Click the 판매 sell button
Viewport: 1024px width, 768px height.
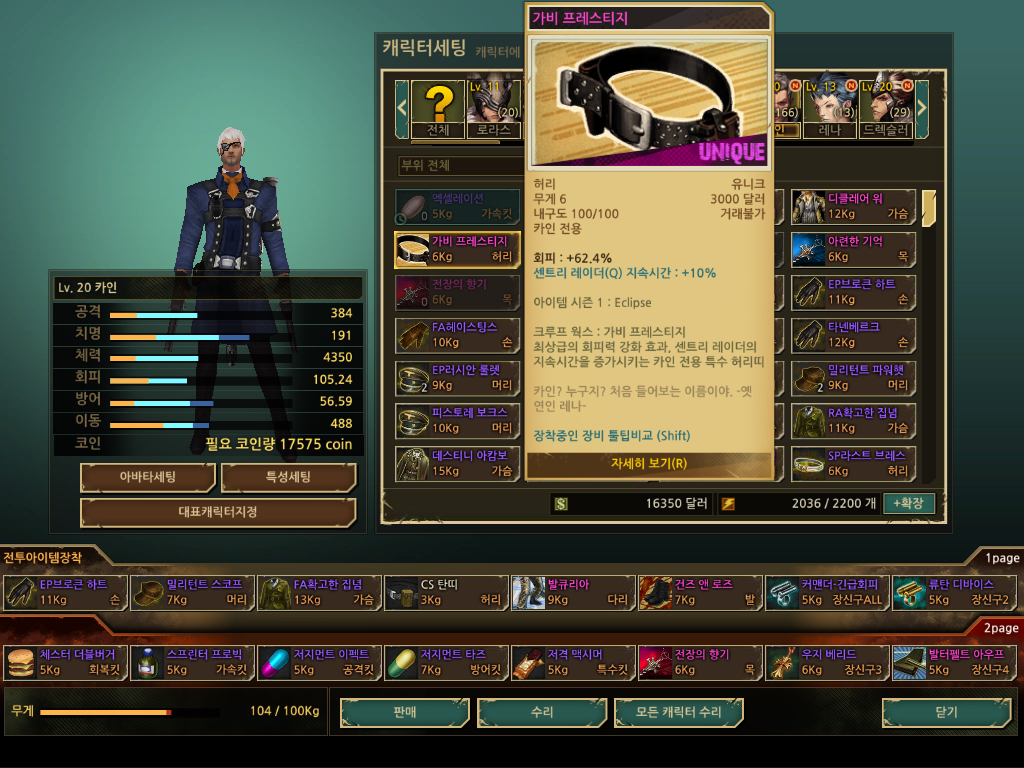[404, 712]
